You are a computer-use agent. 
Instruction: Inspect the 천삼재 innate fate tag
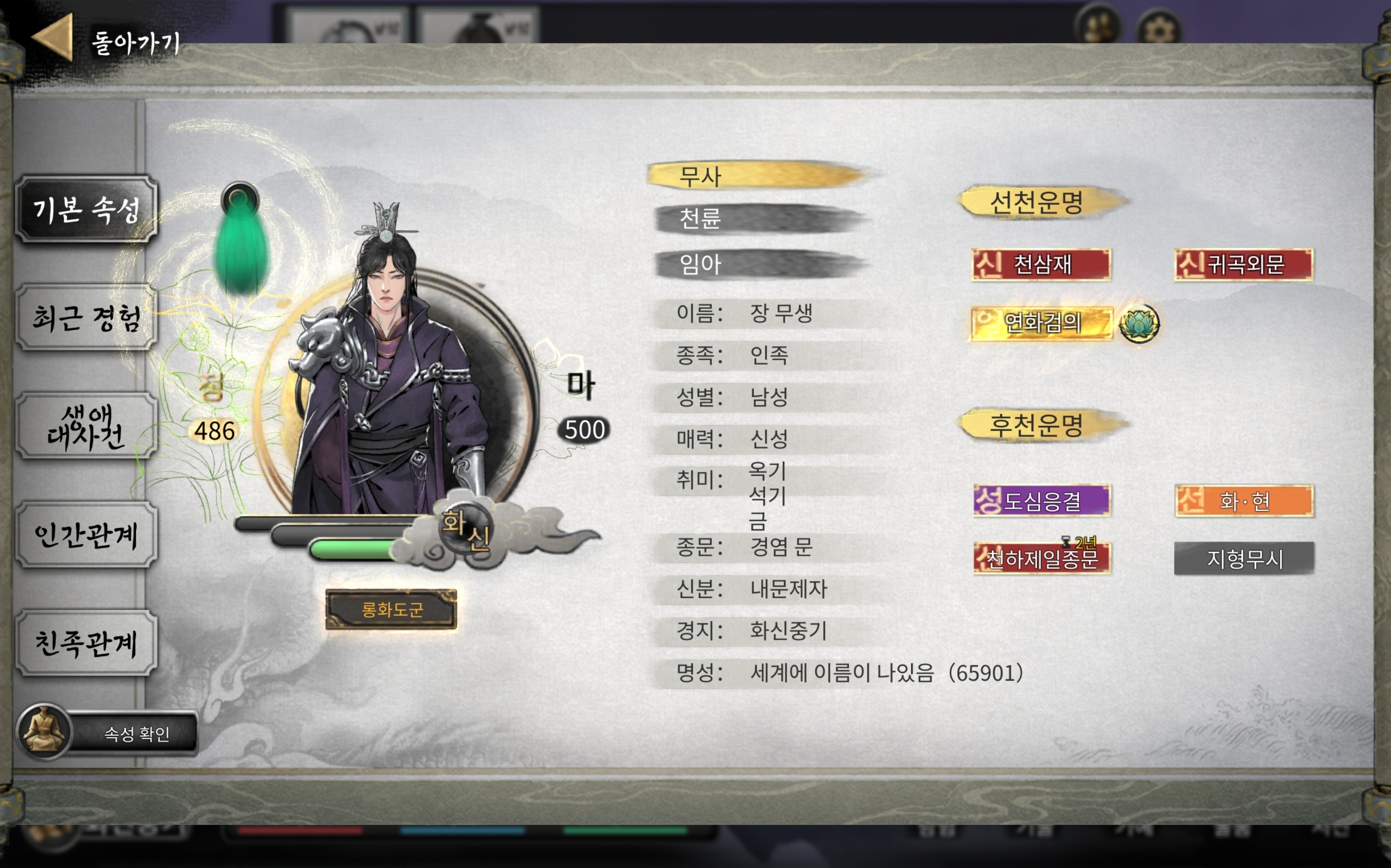coord(1041,264)
